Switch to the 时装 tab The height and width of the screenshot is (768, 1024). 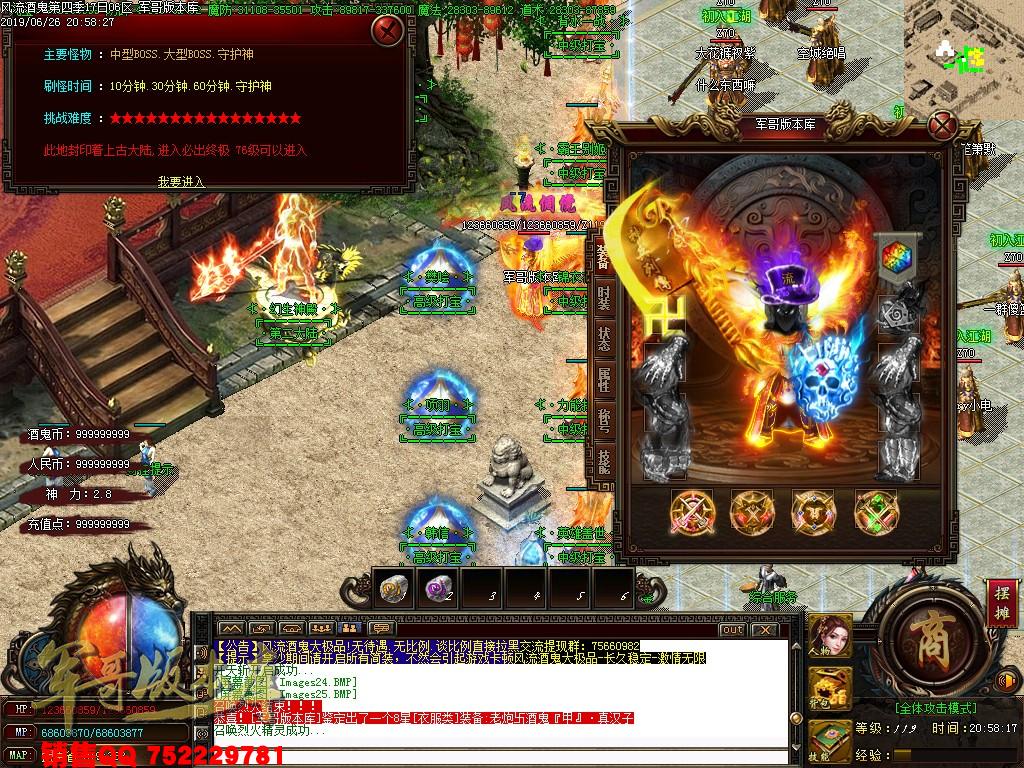click(x=604, y=296)
